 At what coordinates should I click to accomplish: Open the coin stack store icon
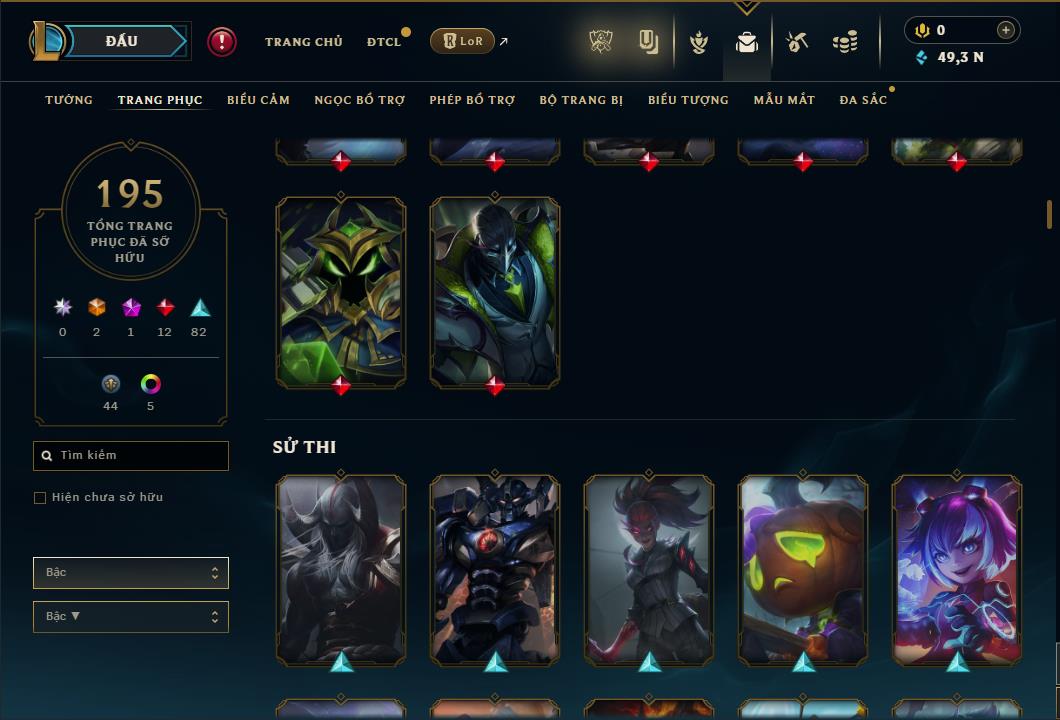pyautogui.click(x=845, y=42)
